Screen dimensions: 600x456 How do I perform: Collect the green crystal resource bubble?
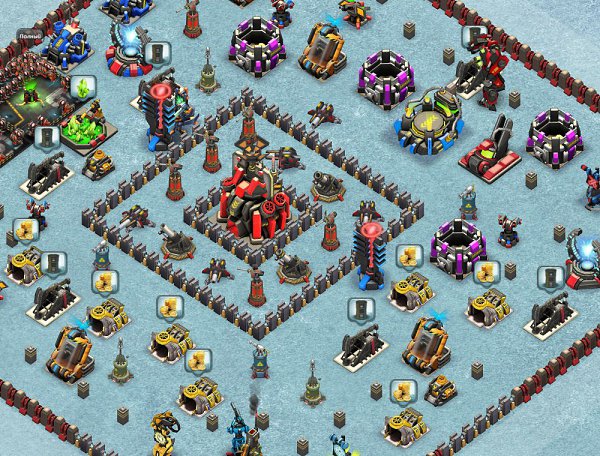click(x=82, y=88)
